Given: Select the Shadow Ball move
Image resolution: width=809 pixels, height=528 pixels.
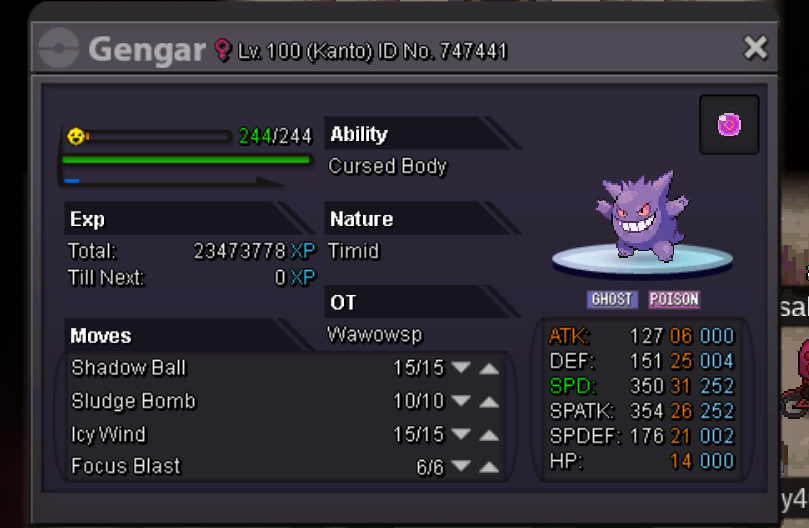Looking at the screenshot, I should 129,368.
